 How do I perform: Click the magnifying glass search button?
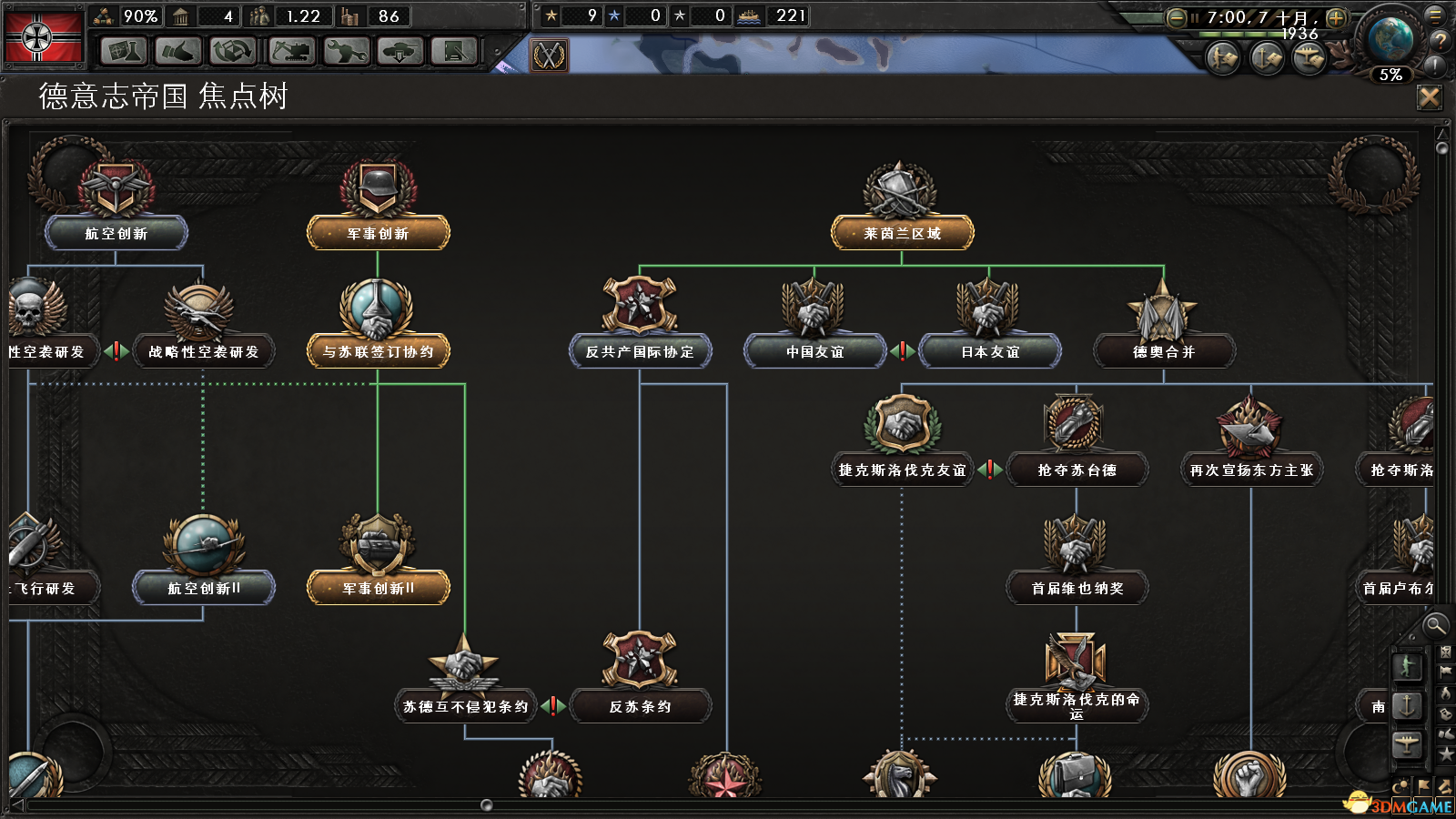tap(1435, 625)
